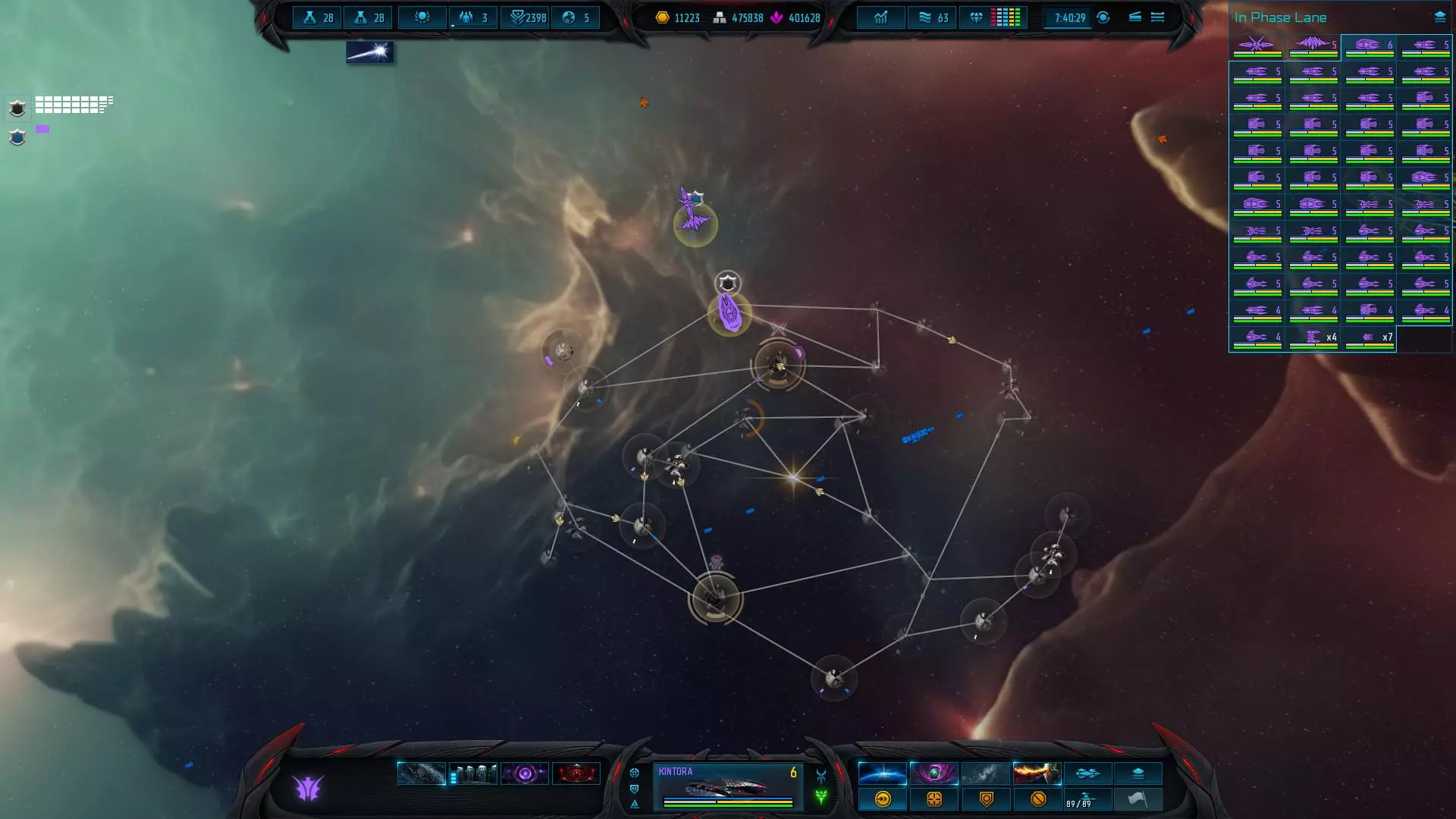The height and width of the screenshot is (819, 1456).
Task: Activate the purple vortex eye ability
Action: [934, 773]
